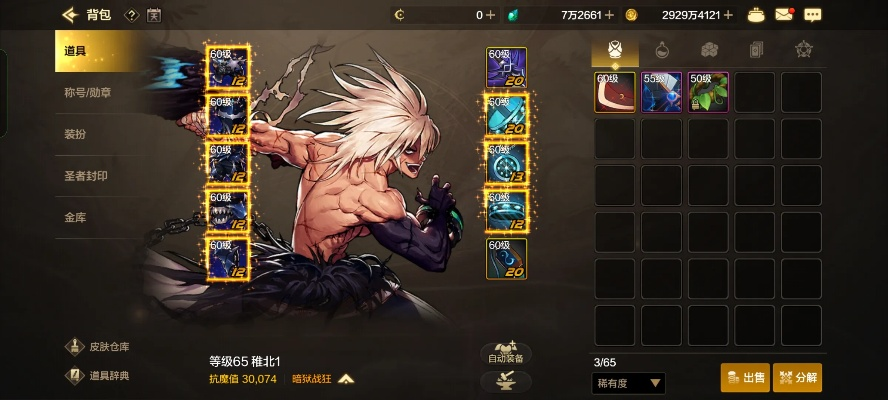Viewport: 888px width, 400px height.
Task: Select the level 60 red item in inventory
Action: 615,92
